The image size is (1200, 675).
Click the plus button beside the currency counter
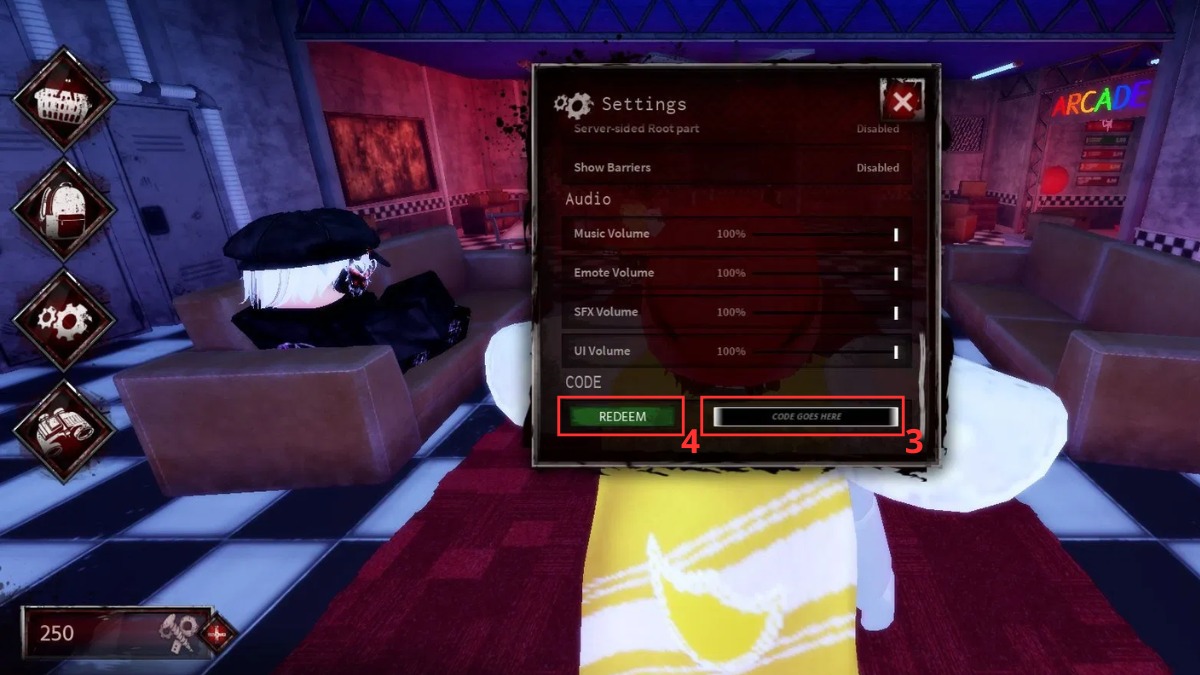click(217, 634)
